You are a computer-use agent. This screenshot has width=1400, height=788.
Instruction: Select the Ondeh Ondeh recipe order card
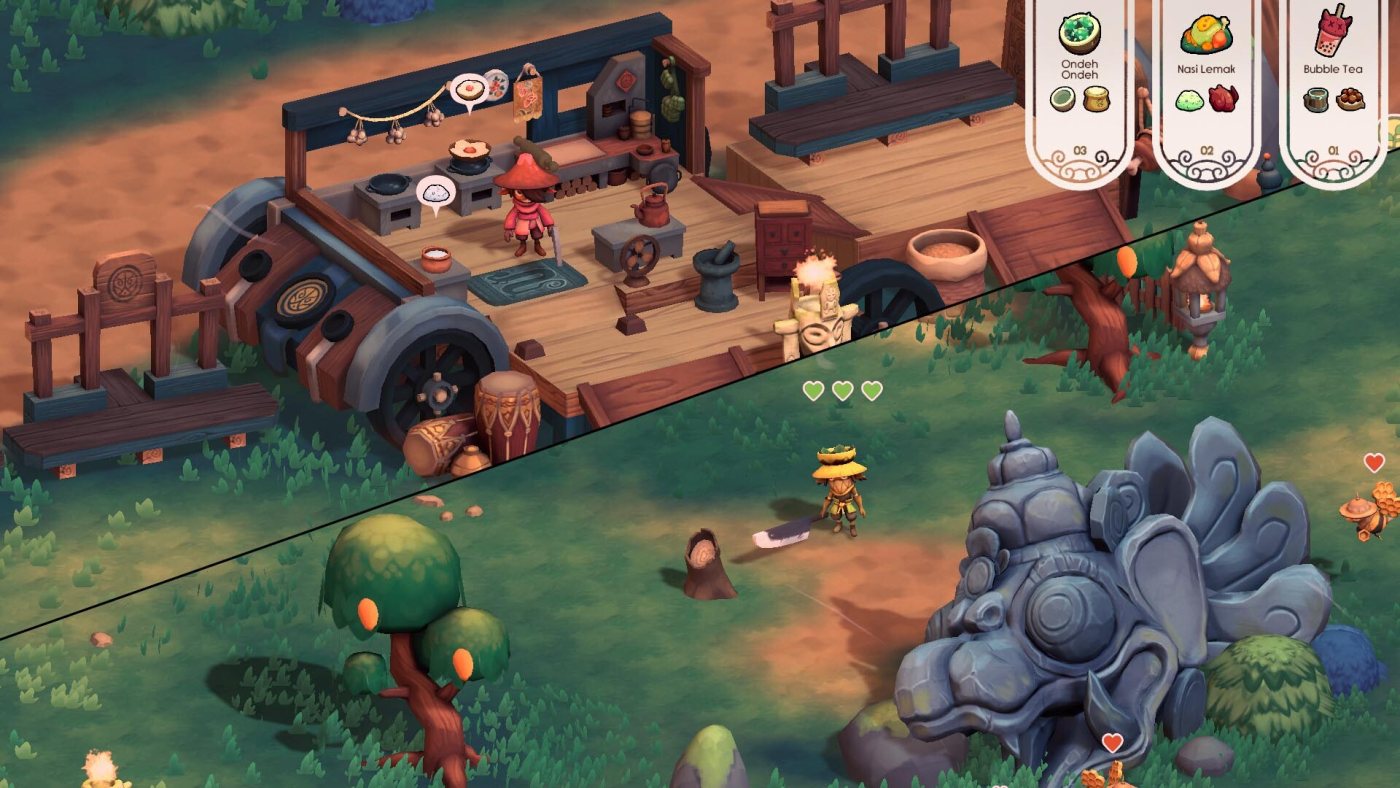pyautogui.click(x=1080, y=85)
